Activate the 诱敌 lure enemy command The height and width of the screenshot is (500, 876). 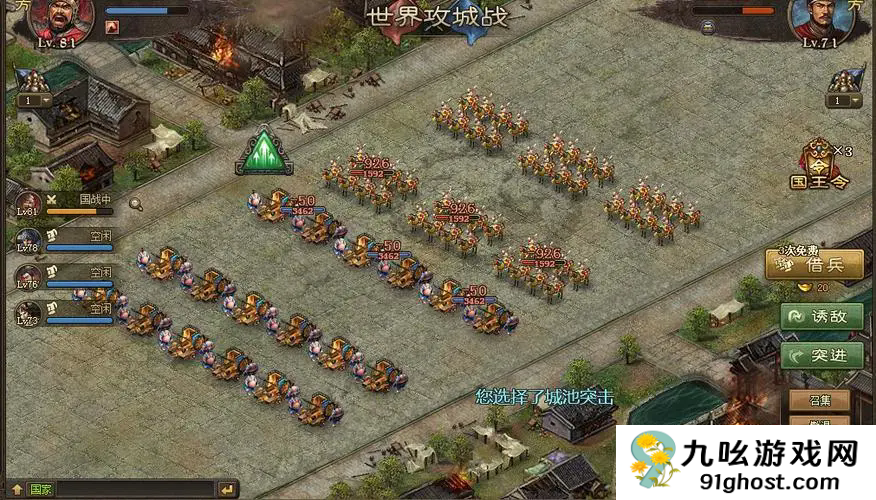point(821,316)
